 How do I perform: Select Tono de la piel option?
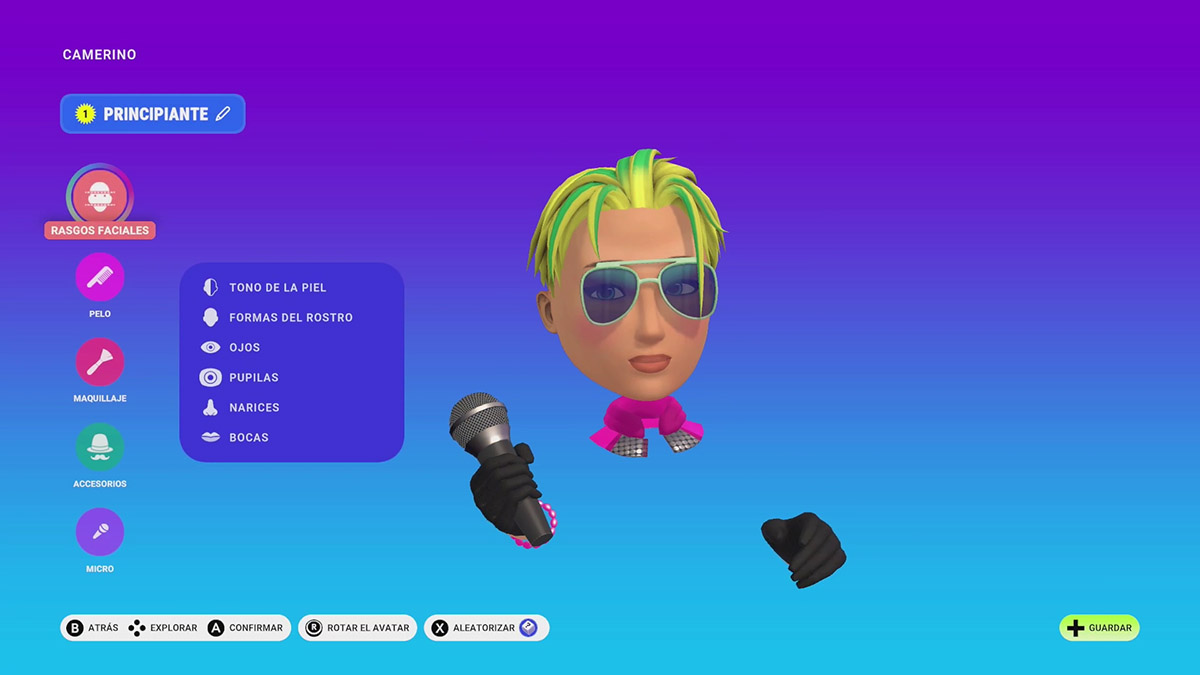pos(277,288)
